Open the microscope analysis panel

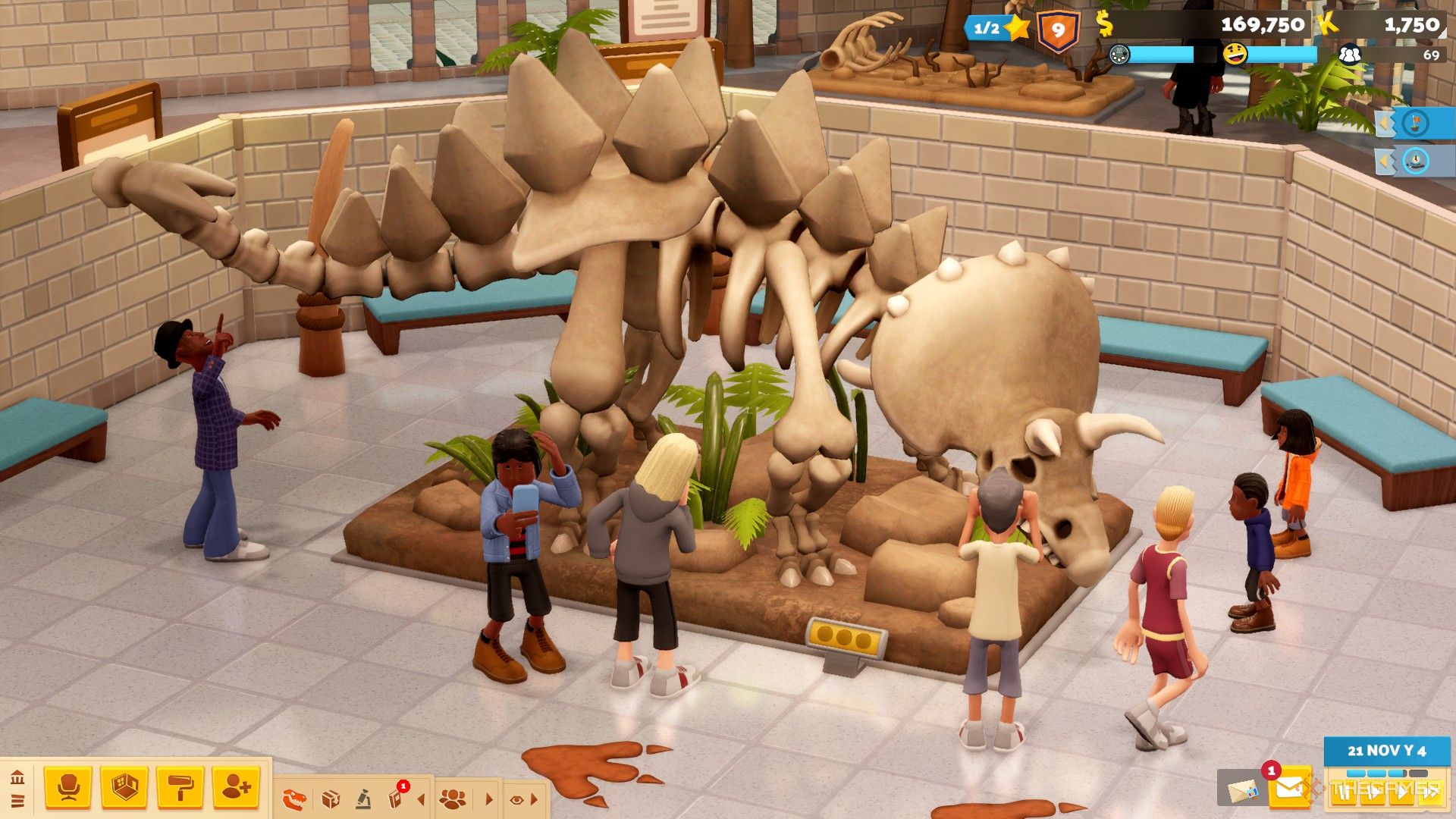click(364, 799)
